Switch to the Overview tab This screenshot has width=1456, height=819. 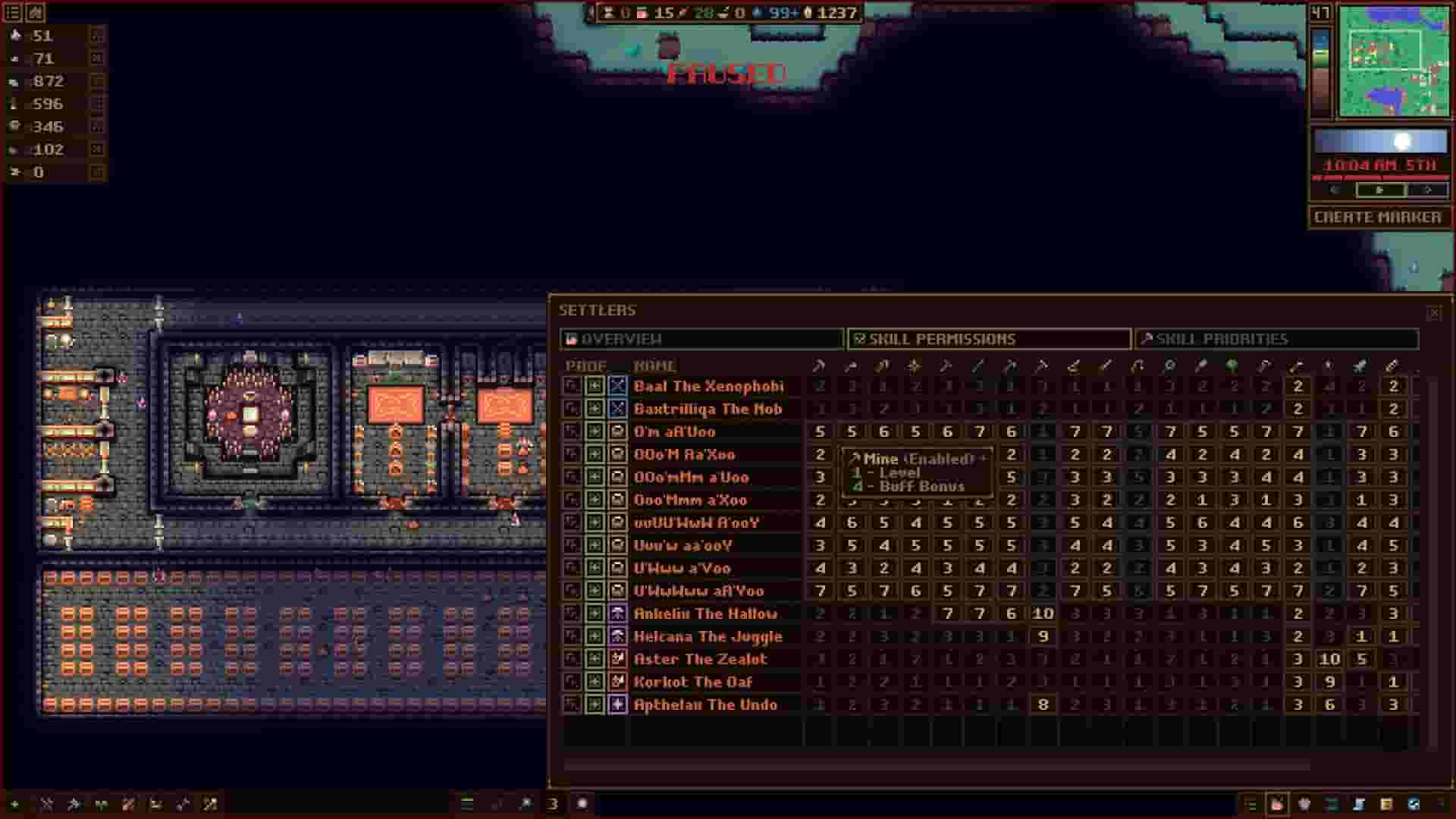701,339
